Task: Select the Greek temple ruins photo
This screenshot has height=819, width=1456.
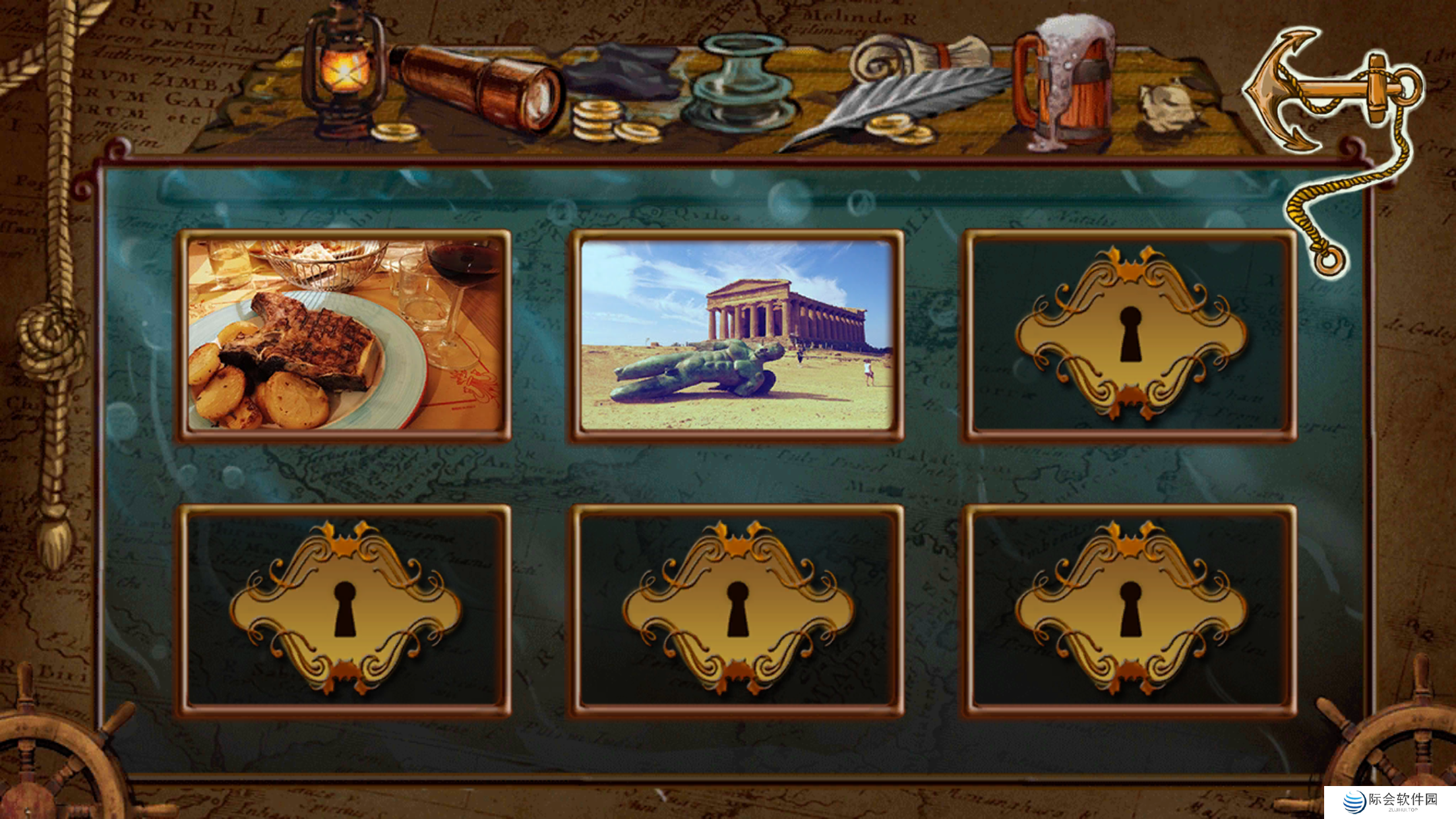Action: coord(736,335)
